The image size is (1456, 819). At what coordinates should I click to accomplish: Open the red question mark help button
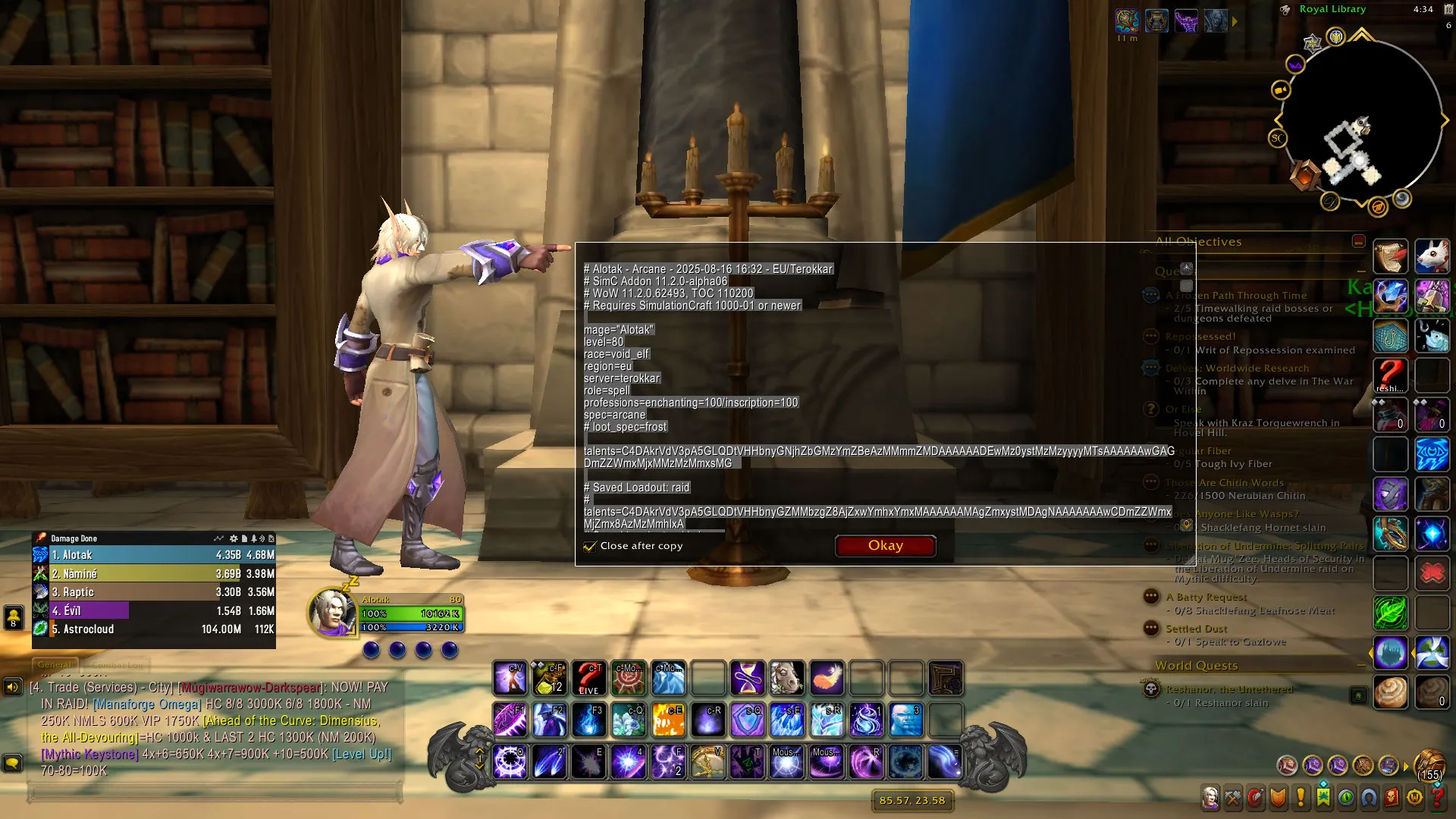click(x=1437, y=797)
